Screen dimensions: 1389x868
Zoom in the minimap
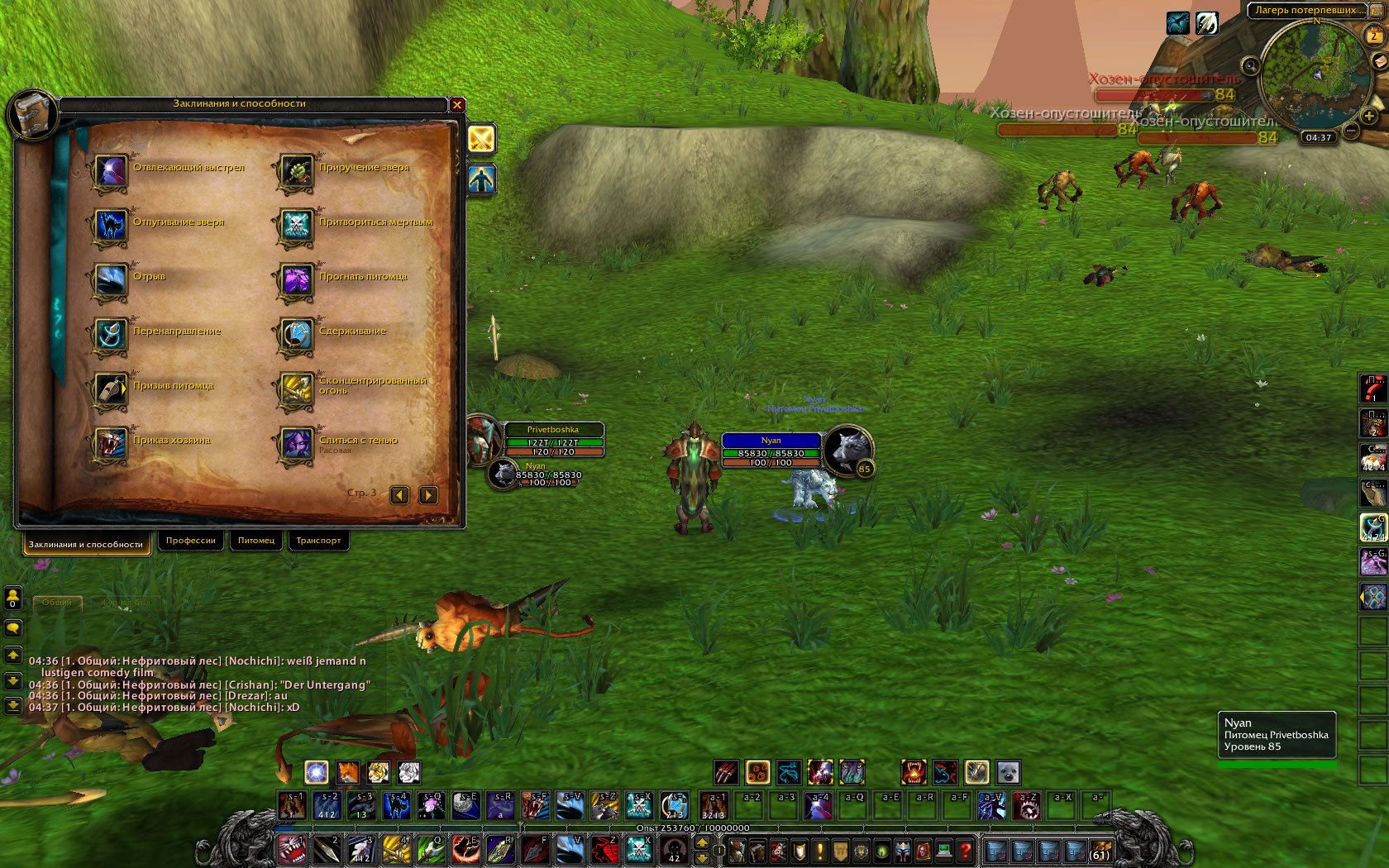[x=1369, y=116]
